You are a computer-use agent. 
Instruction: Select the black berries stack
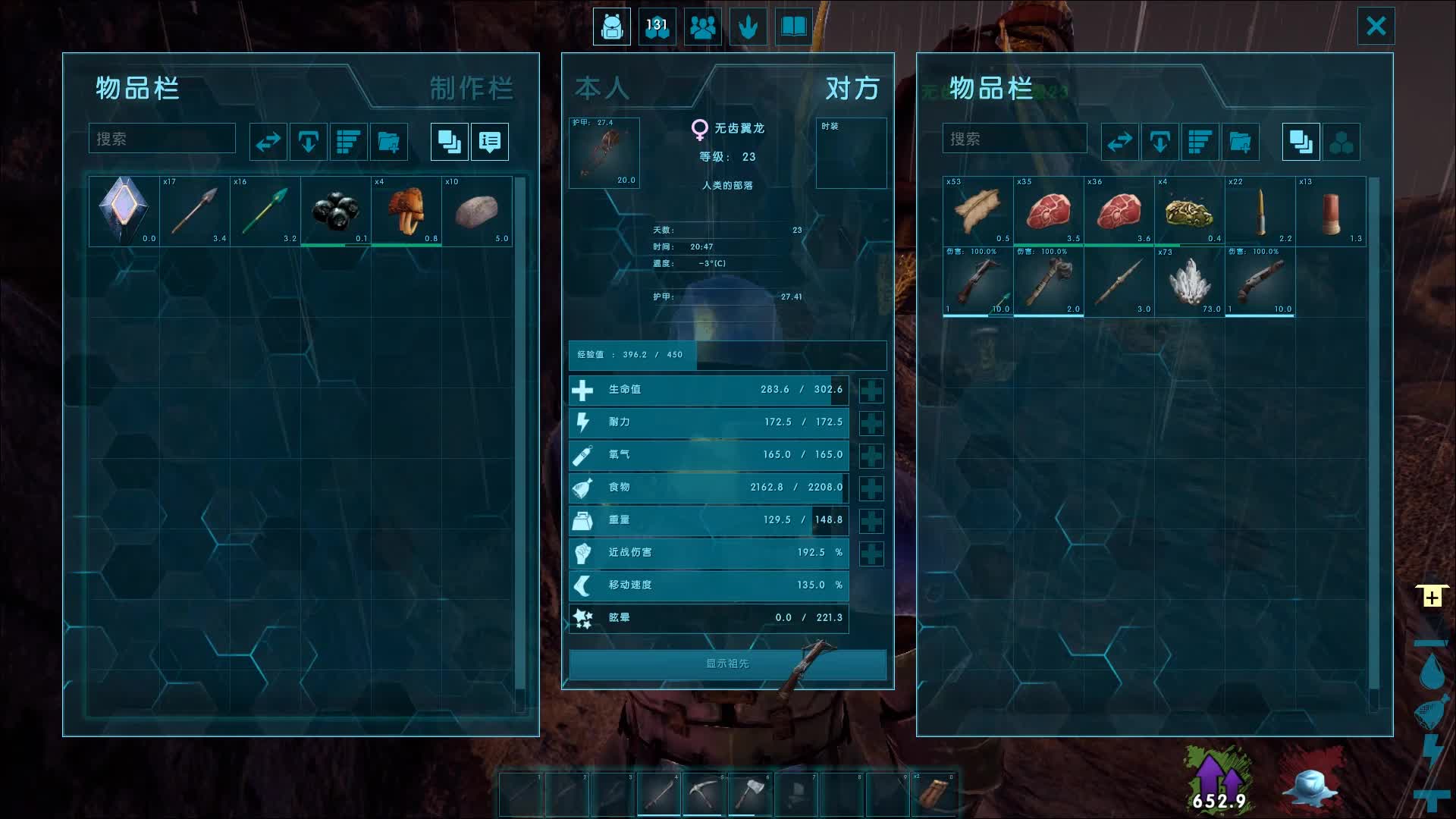335,211
